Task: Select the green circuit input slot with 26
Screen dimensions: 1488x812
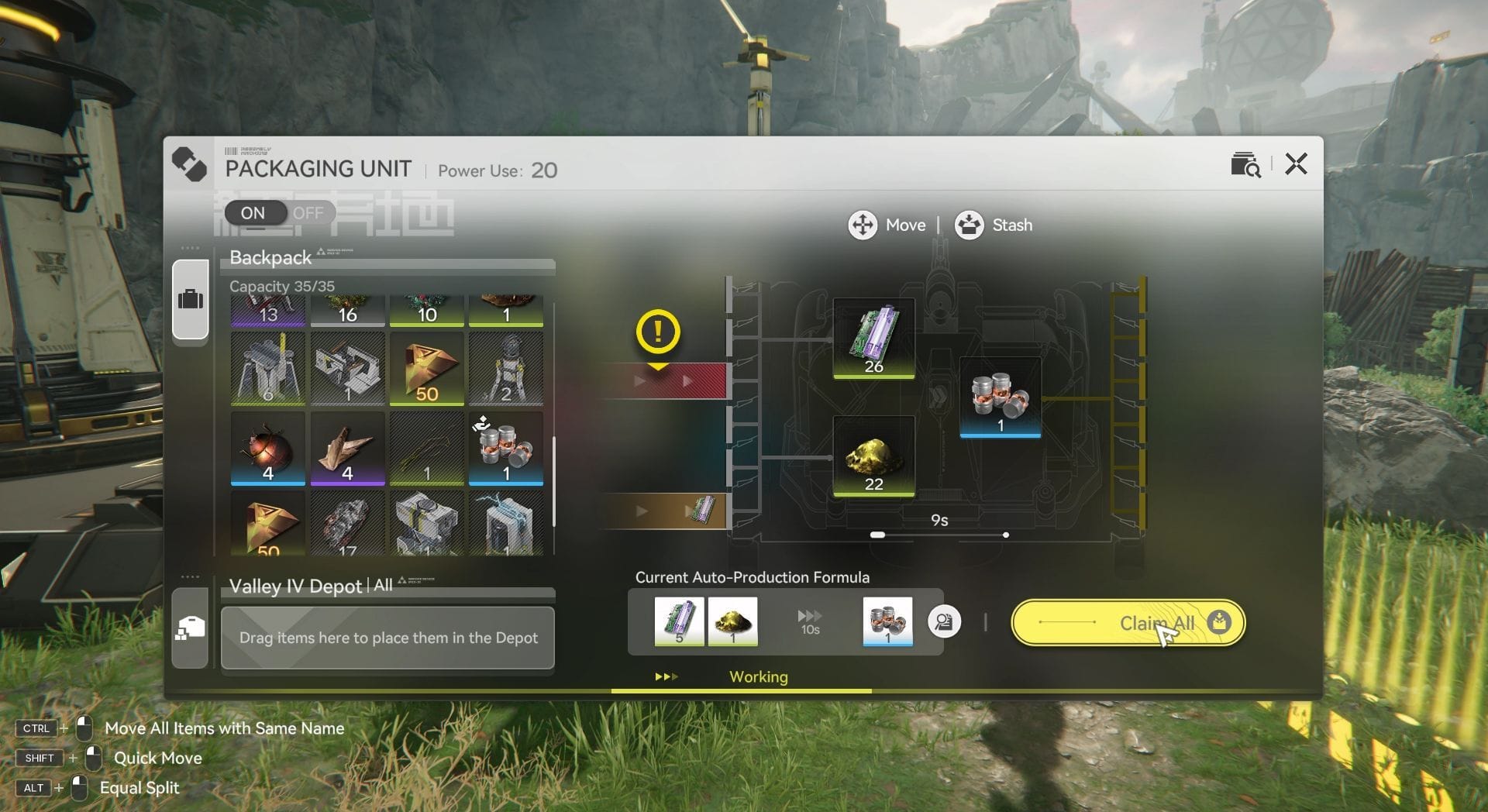Action: (x=873, y=339)
